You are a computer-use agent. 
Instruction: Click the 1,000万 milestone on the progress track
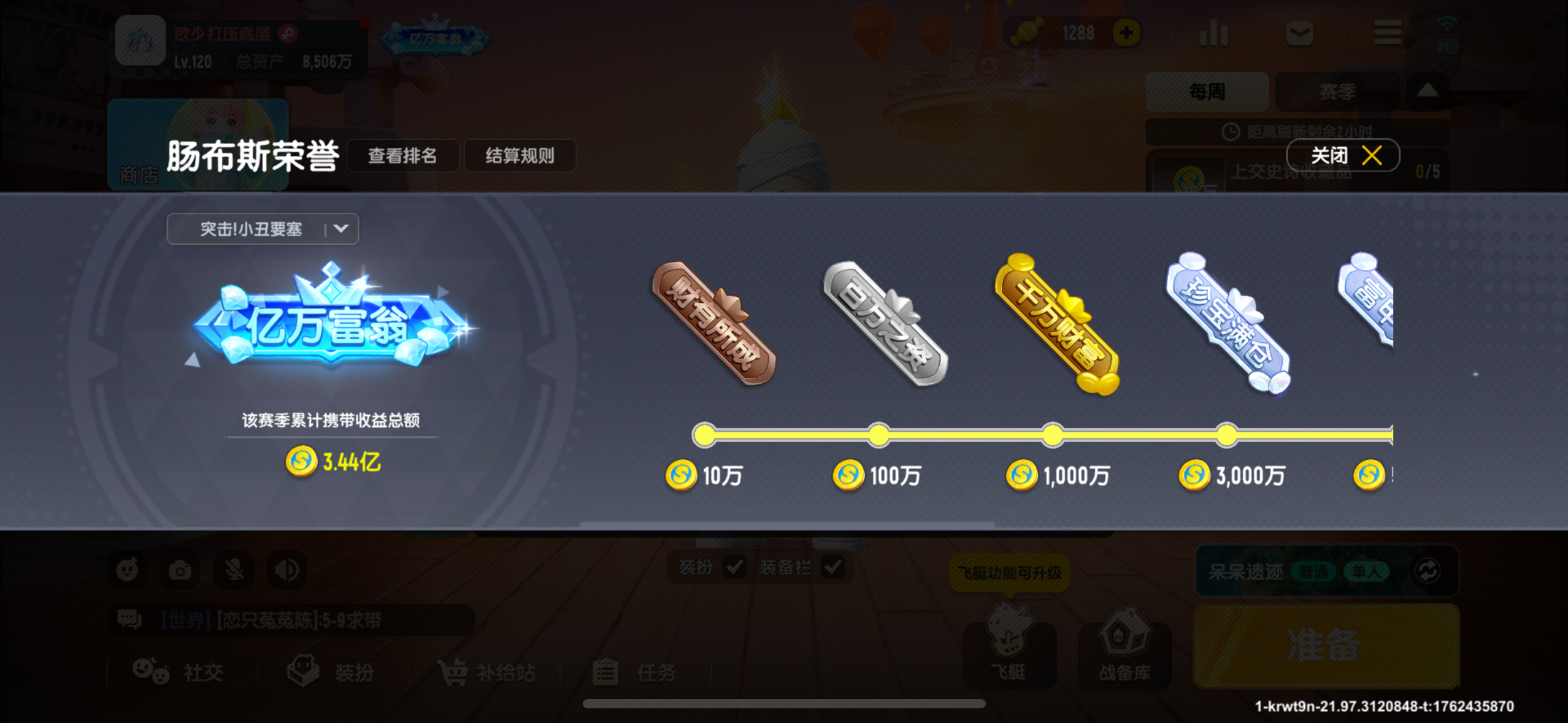[1053, 435]
